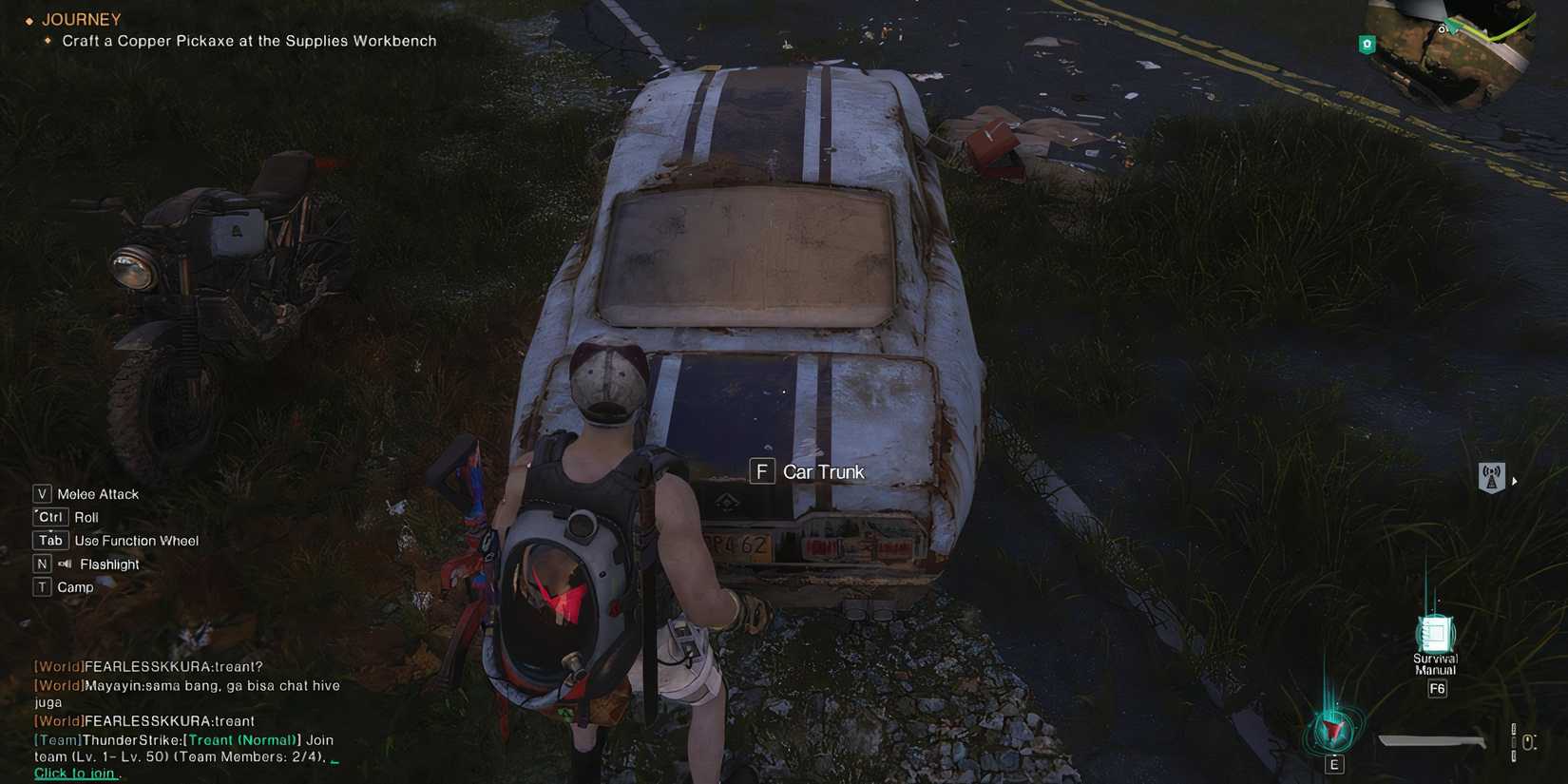1568x784 pixels.
Task: Toggle the Flashlight via its keybind entry
Action: pos(107,564)
